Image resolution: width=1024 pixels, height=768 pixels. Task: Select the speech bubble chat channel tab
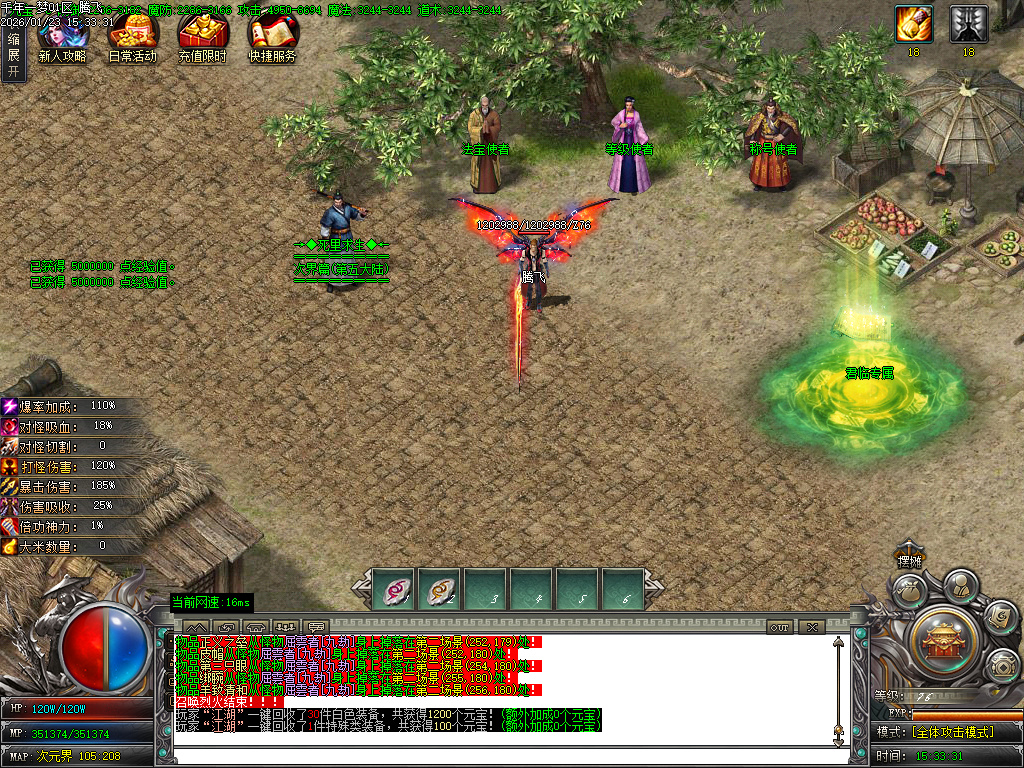coord(316,627)
